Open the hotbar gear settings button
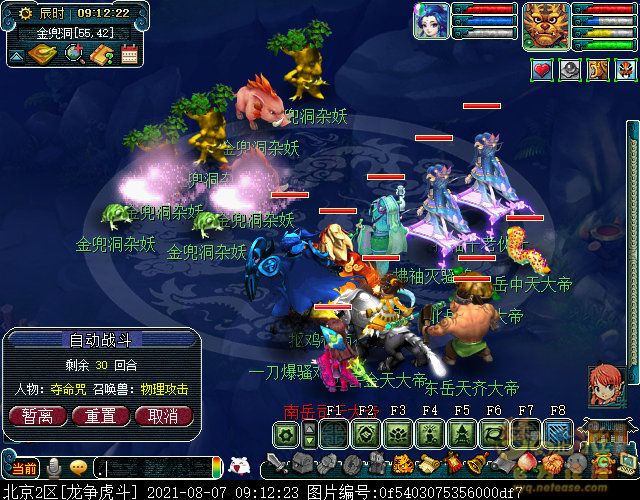The image size is (640, 500). tap(287, 434)
